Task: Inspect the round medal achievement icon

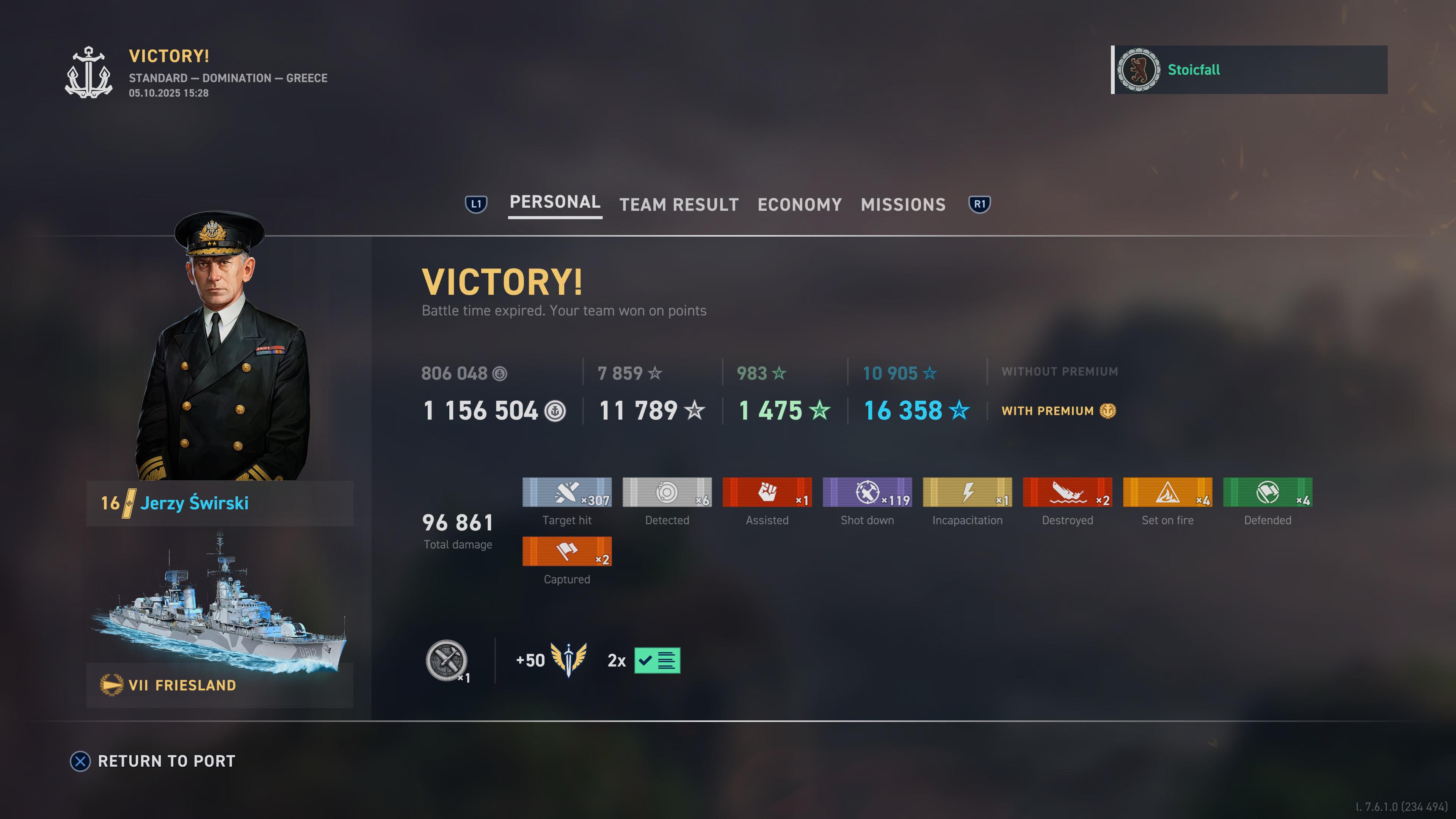Action: click(446, 660)
